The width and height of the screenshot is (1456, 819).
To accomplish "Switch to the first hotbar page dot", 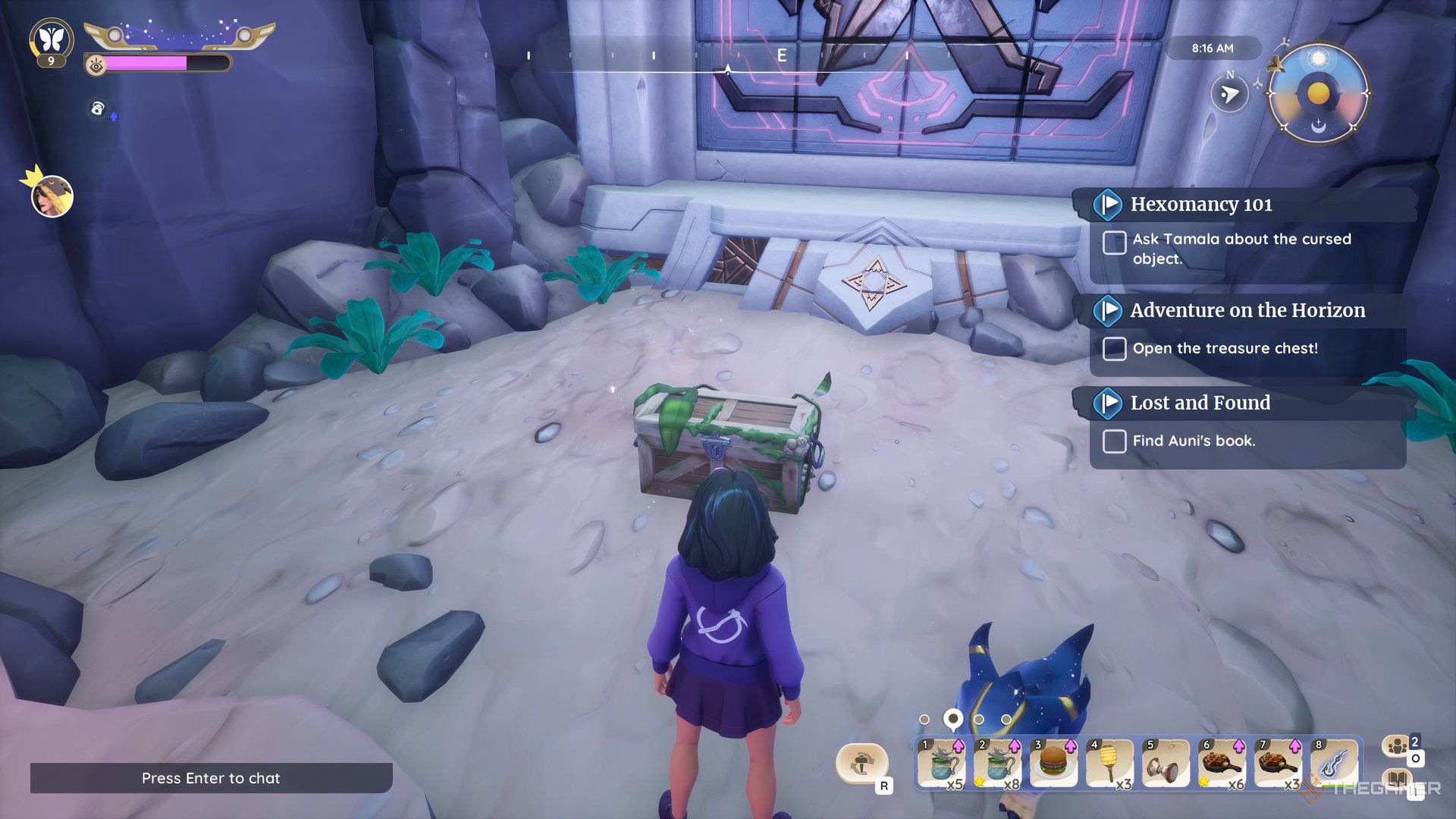I will pos(924,719).
